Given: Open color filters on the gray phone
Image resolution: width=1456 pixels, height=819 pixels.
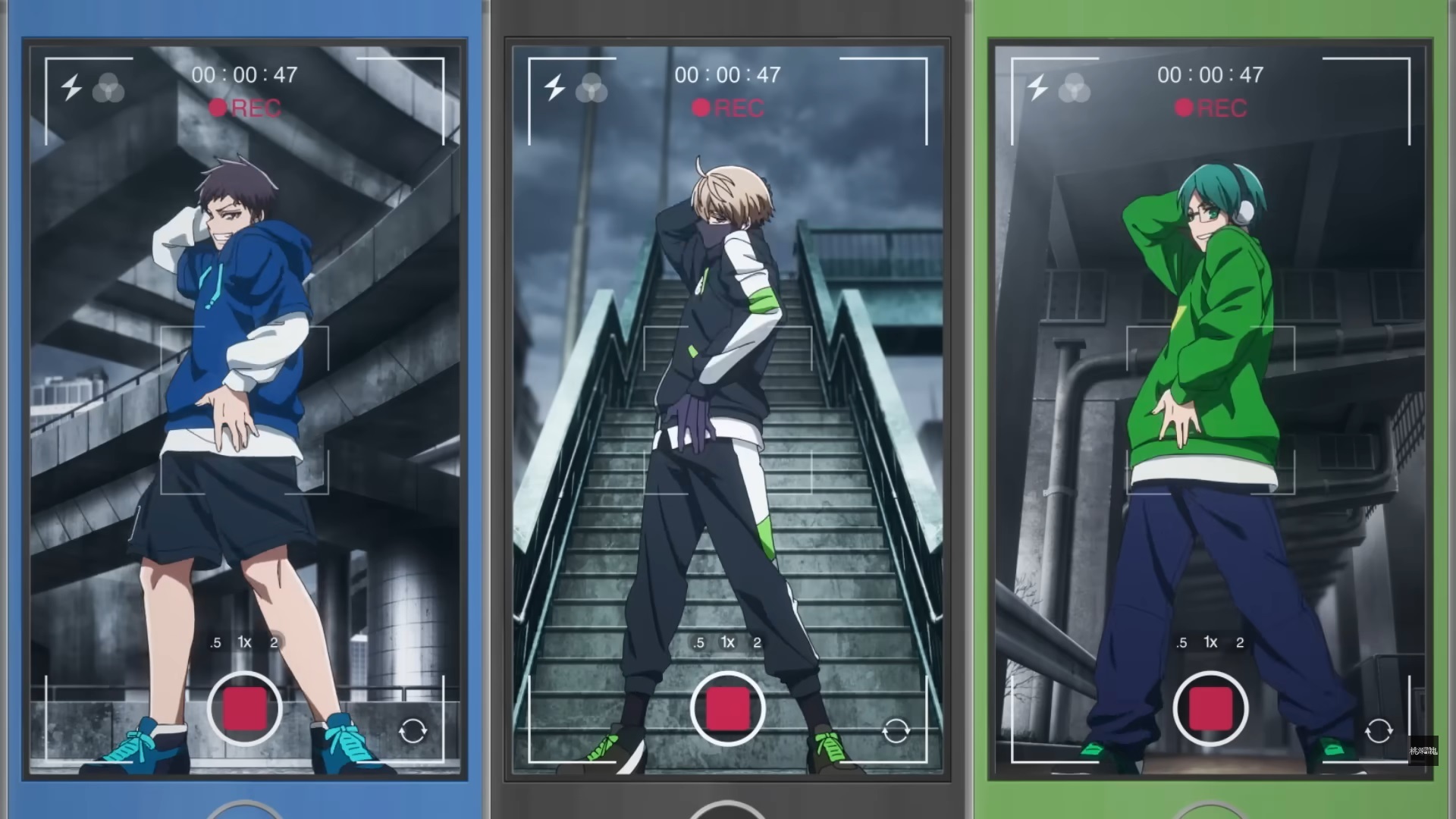Looking at the screenshot, I should (x=591, y=88).
